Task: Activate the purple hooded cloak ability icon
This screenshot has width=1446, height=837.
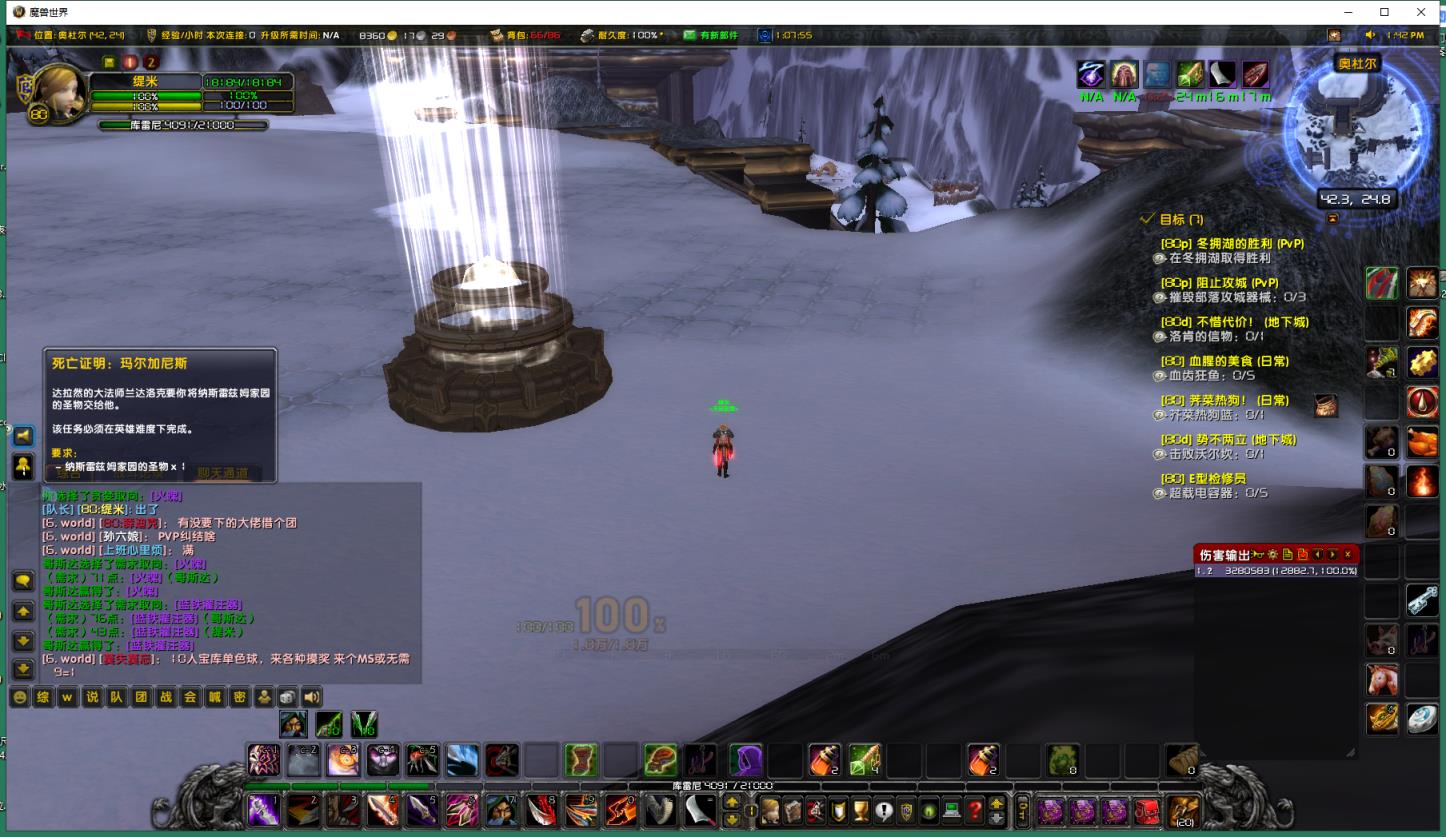Action: [746, 761]
